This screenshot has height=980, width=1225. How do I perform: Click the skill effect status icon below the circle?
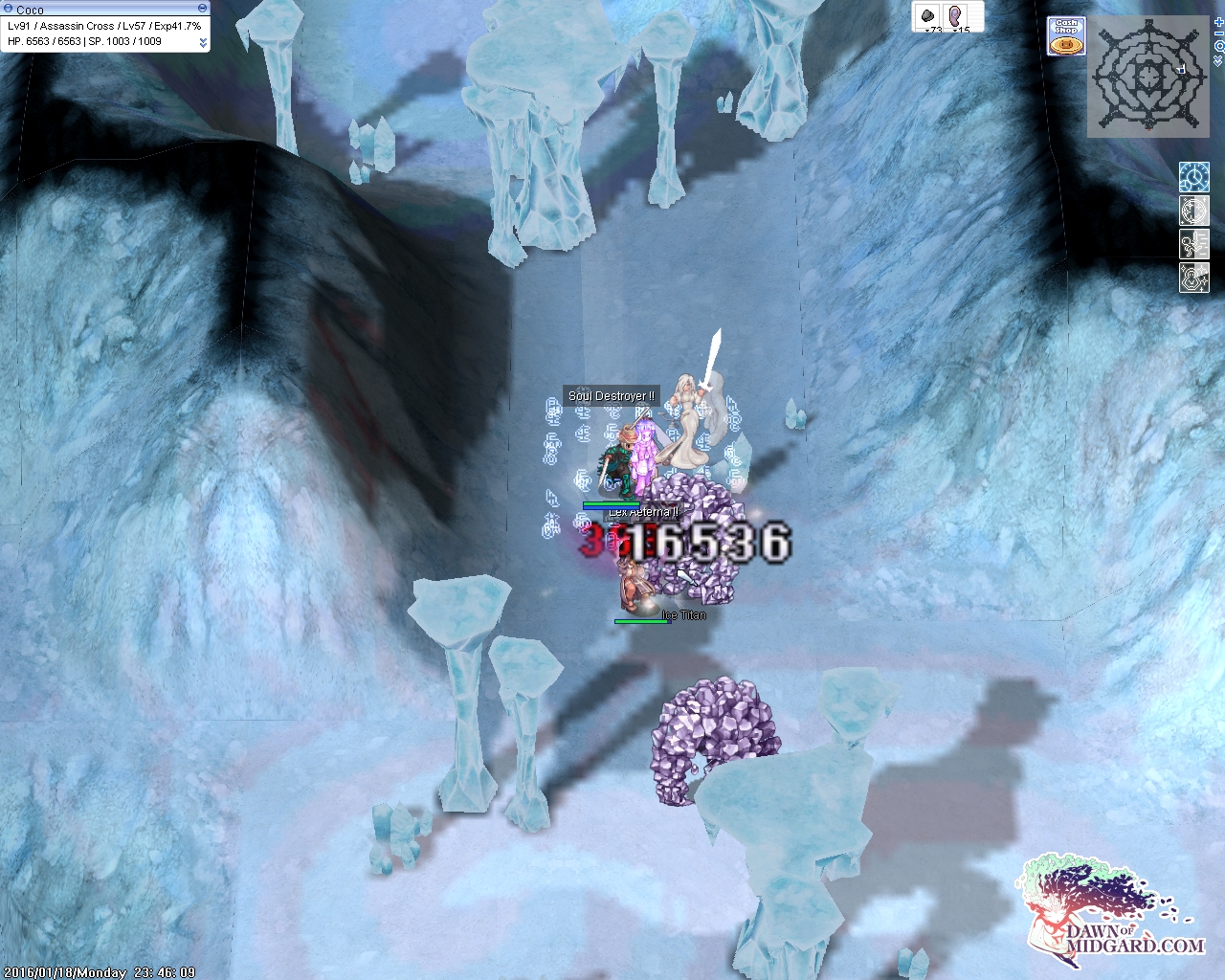click(1194, 243)
